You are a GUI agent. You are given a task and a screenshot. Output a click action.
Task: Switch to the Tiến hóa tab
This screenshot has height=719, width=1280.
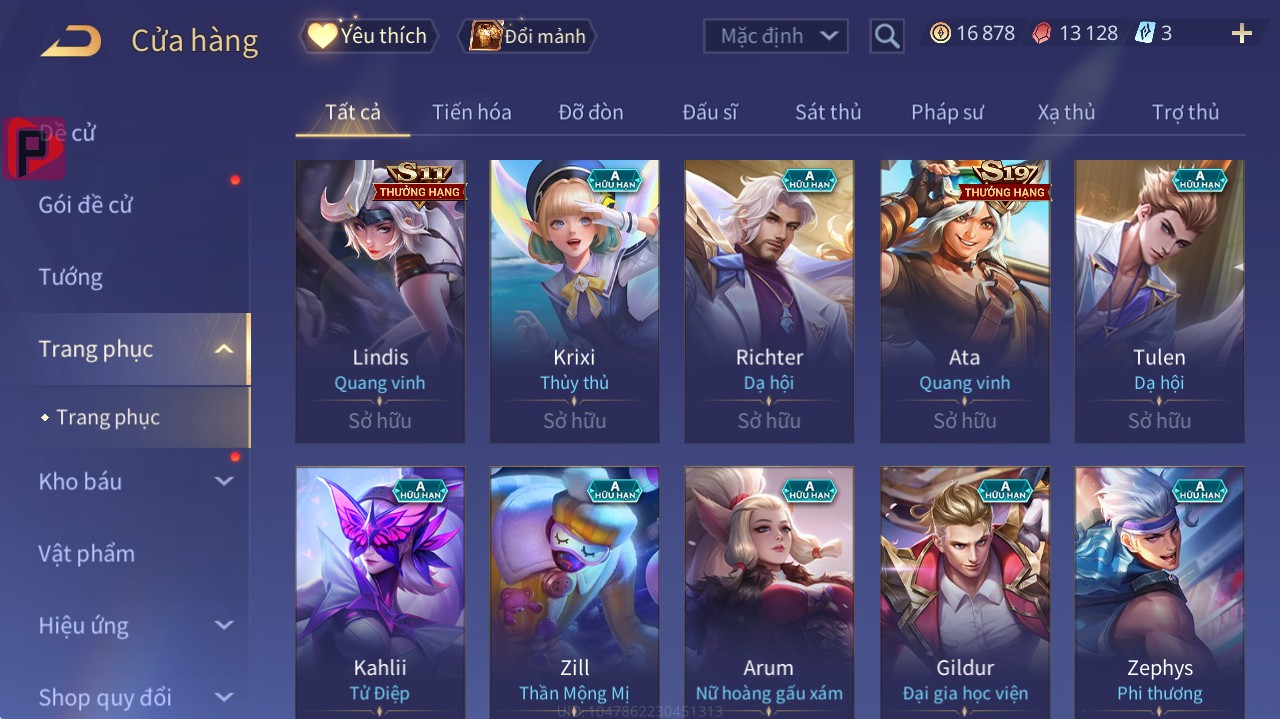[x=471, y=112]
